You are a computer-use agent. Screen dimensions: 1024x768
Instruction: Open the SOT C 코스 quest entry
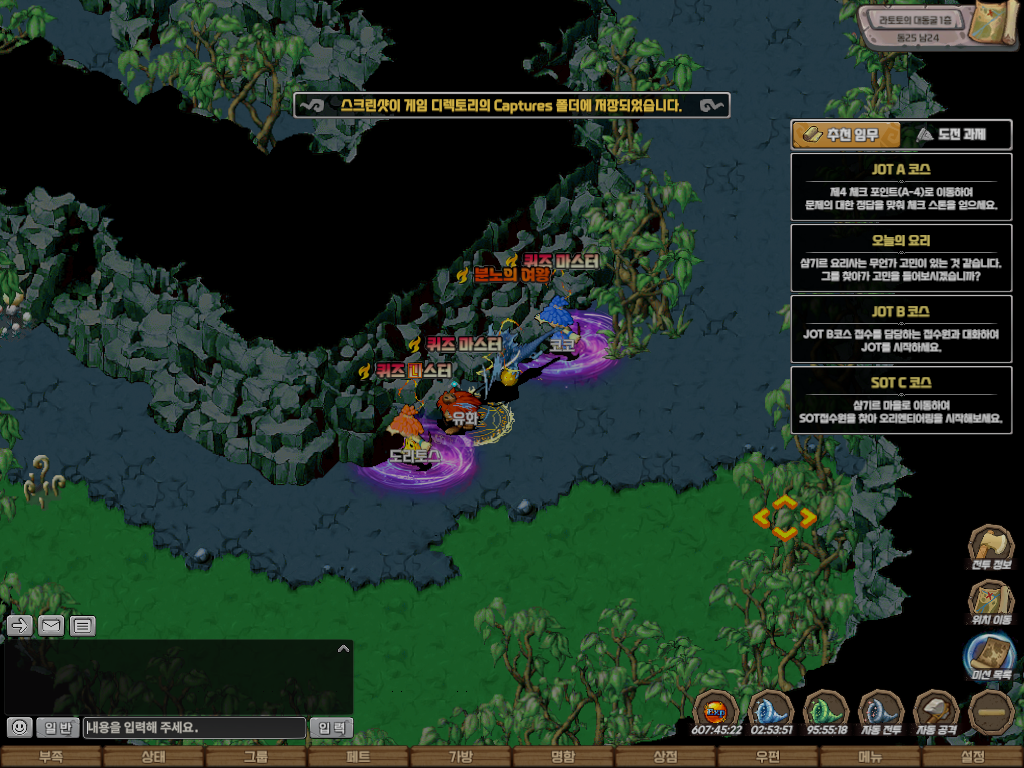(901, 399)
